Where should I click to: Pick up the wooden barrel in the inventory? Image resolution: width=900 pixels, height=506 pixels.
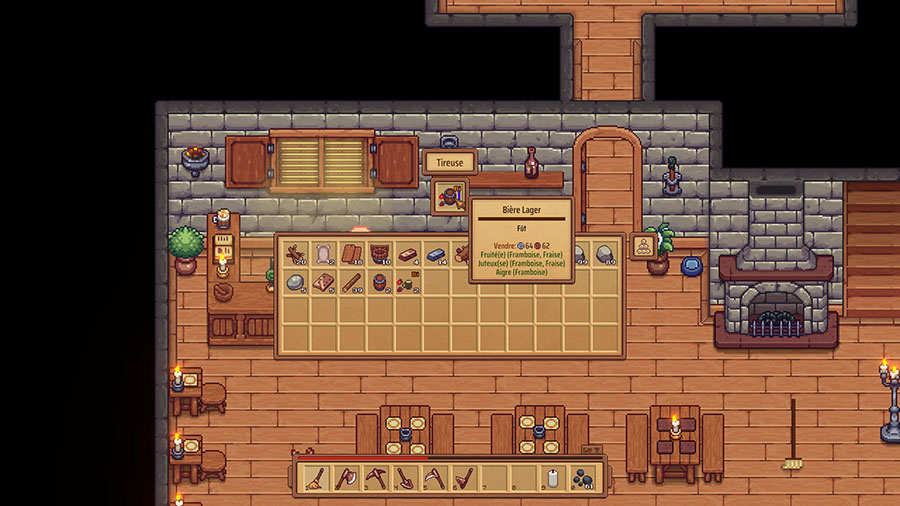(379, 284)
